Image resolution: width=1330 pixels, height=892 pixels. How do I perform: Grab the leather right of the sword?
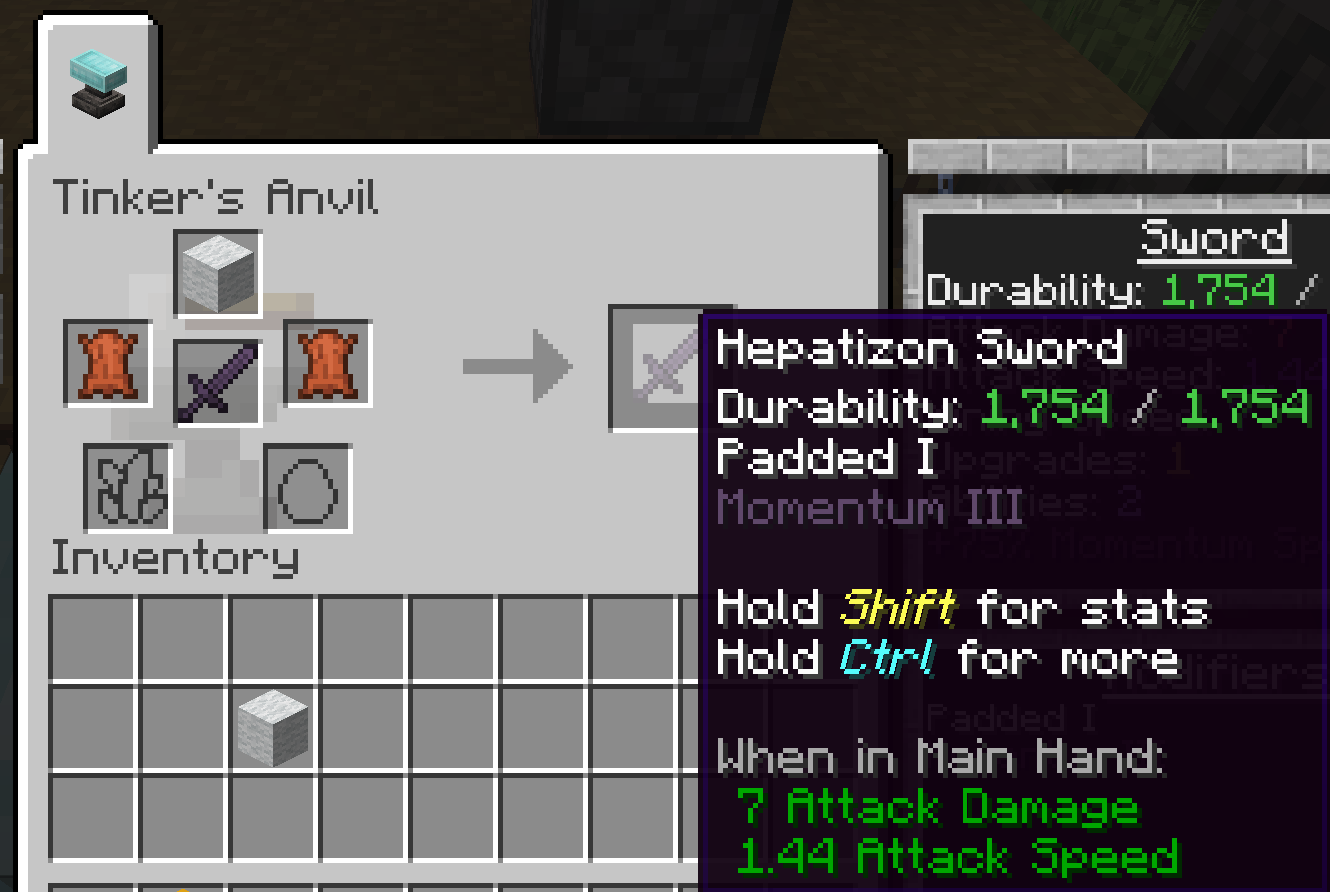click(328, 363)
